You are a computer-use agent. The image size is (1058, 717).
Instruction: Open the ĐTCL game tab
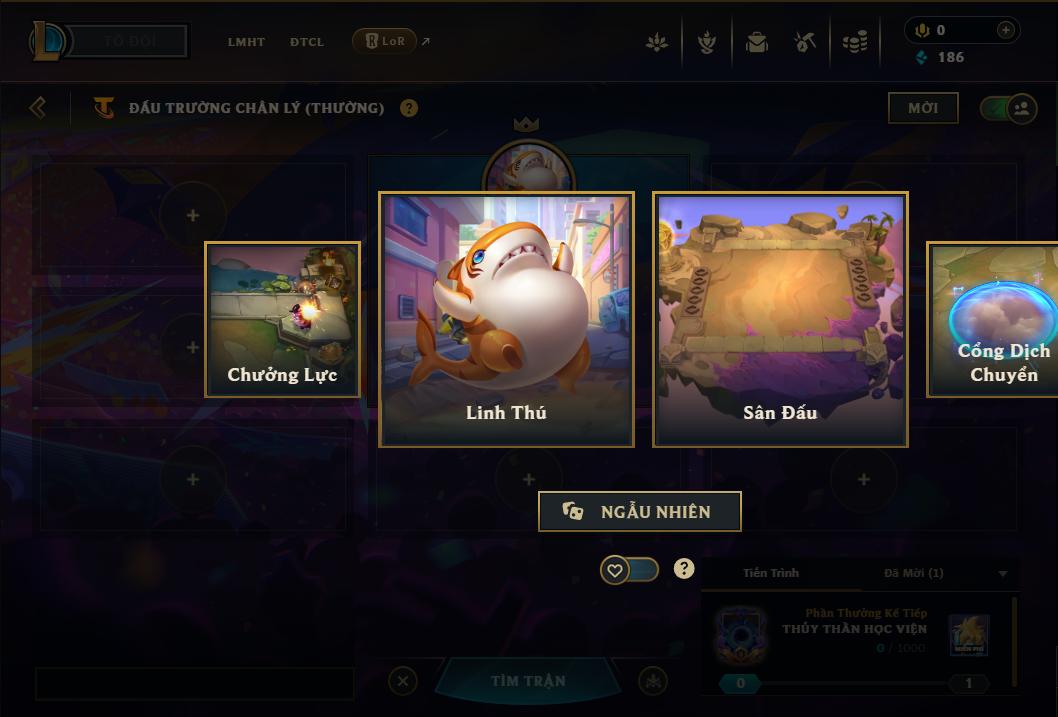(x=307, y=42)
